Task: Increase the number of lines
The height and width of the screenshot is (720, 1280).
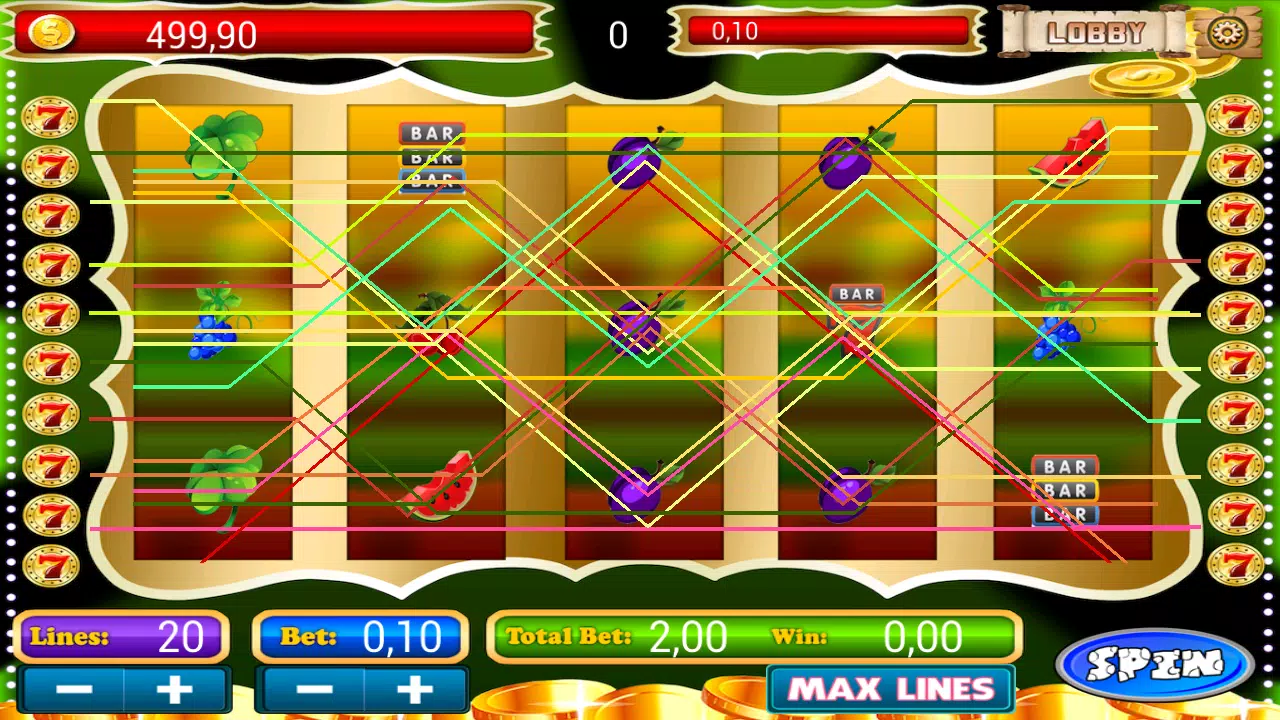Action: [x=175, y=690]
